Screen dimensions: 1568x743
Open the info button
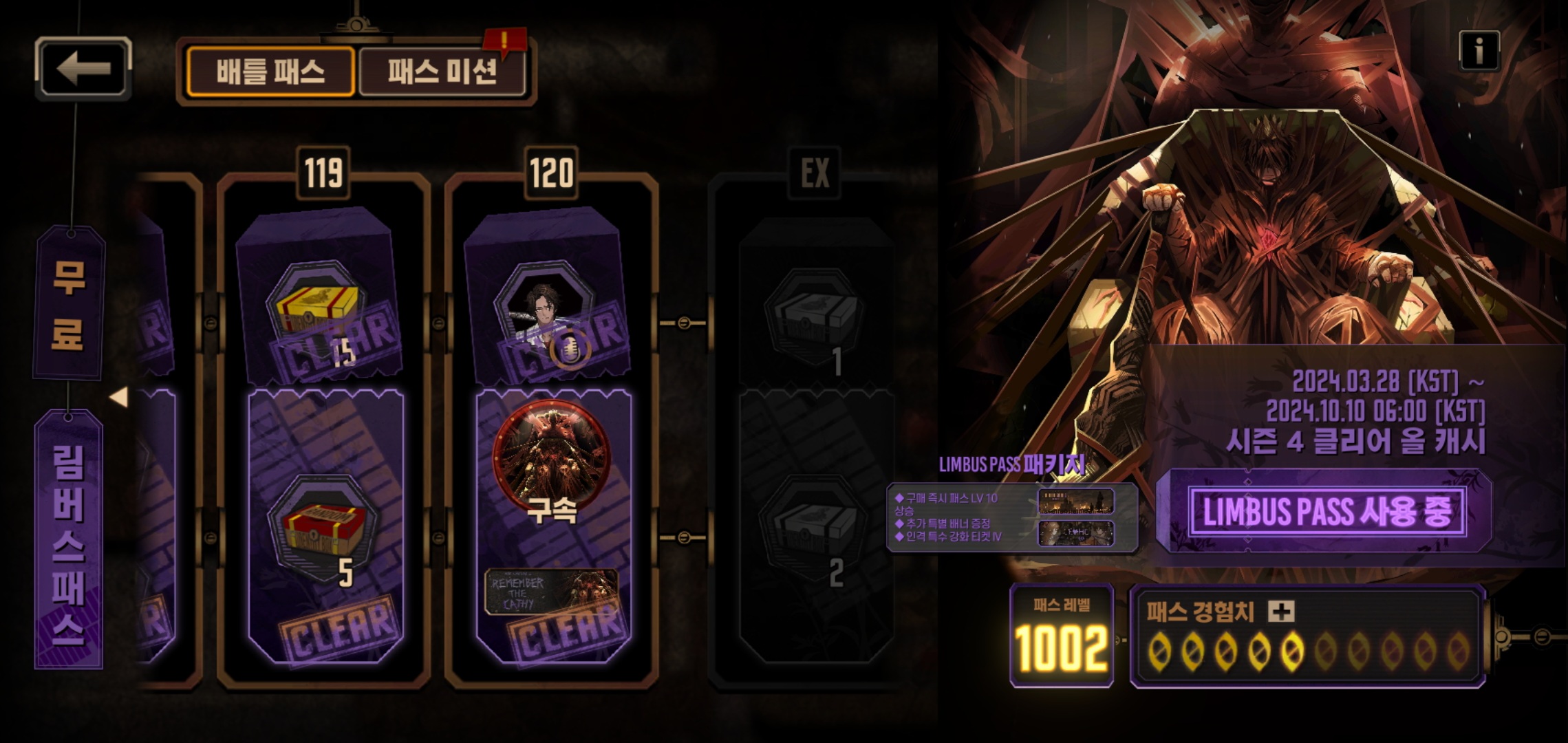(1479, 51)
